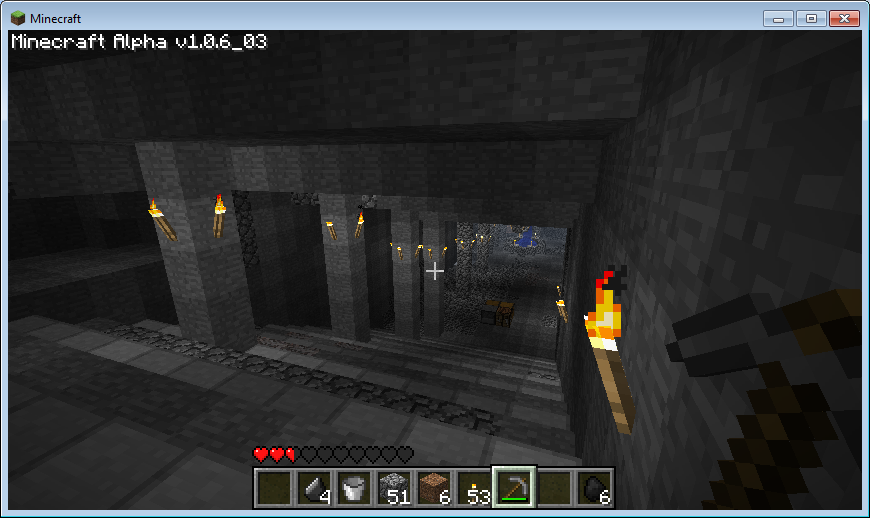
Task: Select the pickaxe hotbar slot
Action: click(x=514, y=488)
